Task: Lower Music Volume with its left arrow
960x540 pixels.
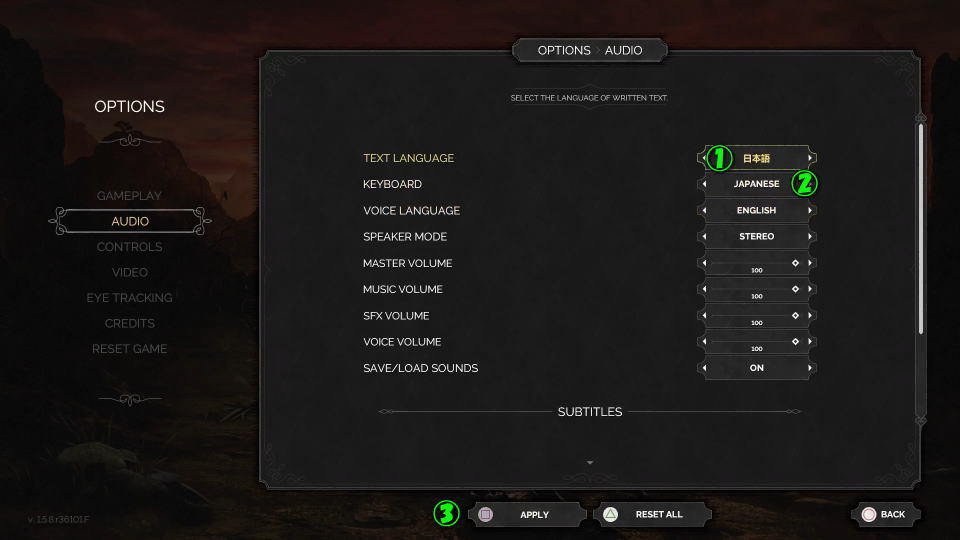Action: pyautogui.click(x=703, y=289)
